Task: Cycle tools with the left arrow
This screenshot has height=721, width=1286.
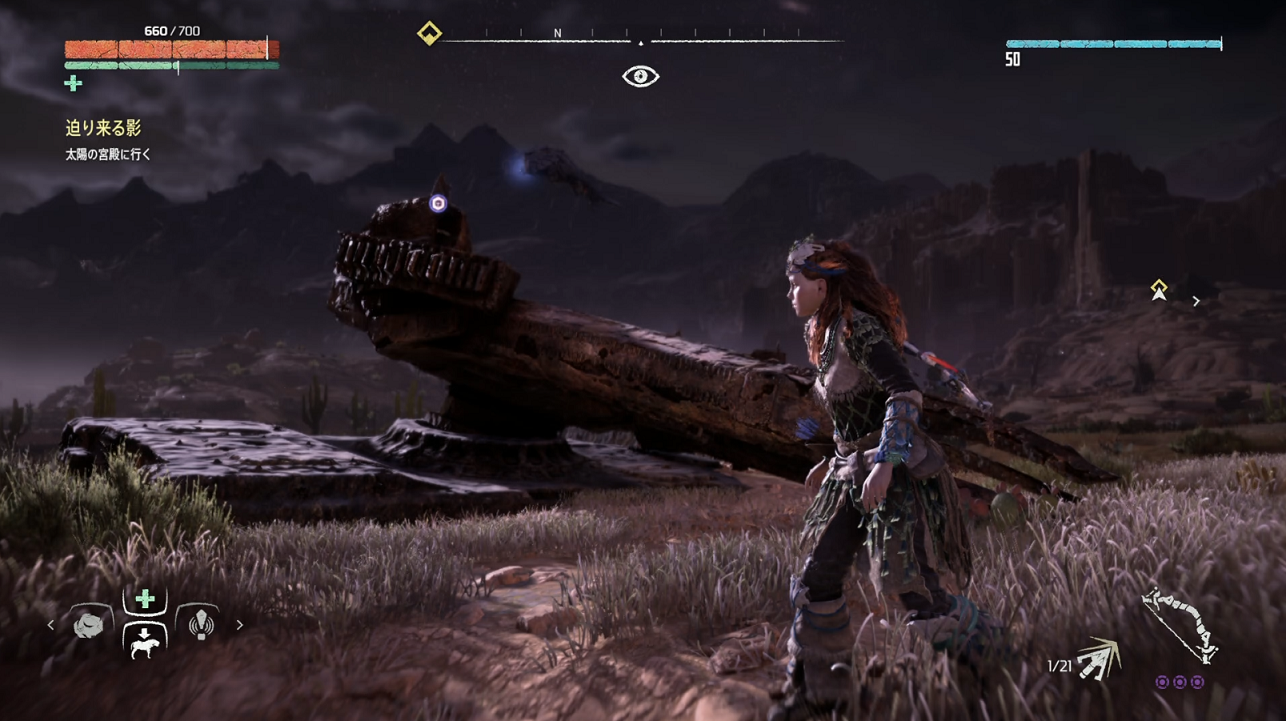Action: (x=52, y=626)
